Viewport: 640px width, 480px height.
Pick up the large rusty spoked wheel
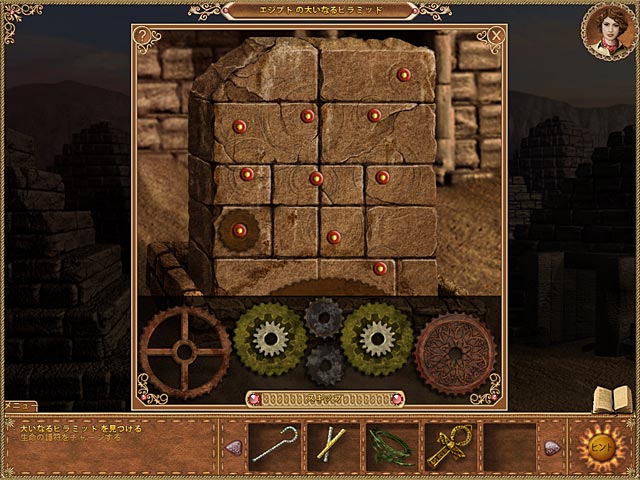[185, 350]
